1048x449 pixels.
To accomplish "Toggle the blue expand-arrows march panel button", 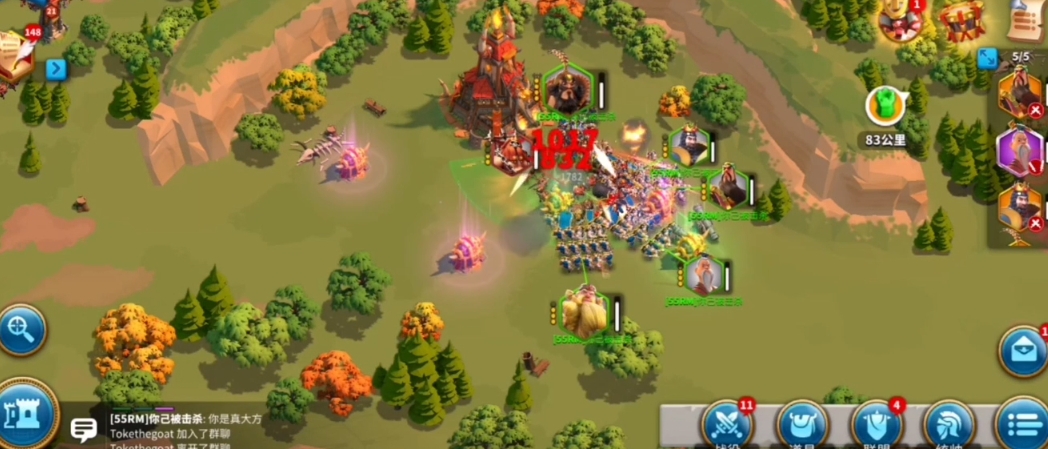I will click(x=988, y=58).
